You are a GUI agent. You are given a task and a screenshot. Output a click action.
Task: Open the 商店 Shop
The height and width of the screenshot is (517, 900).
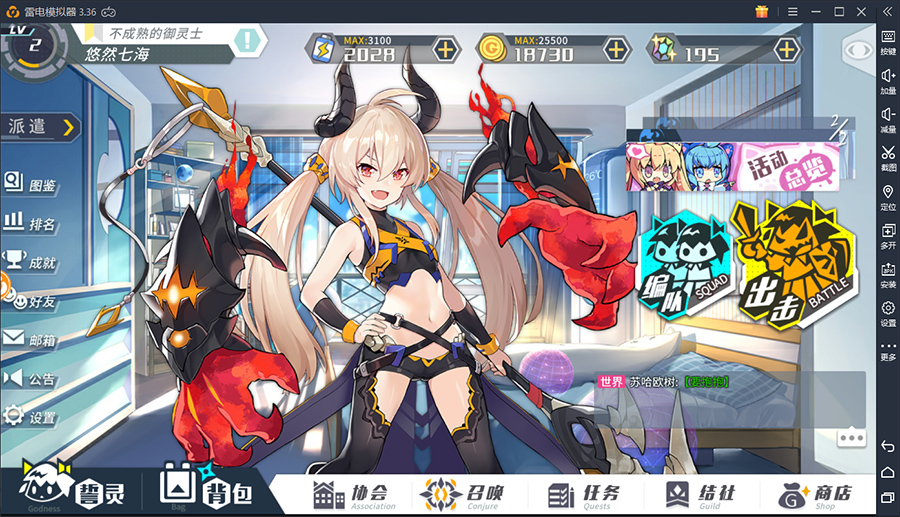tap(815, 494)
